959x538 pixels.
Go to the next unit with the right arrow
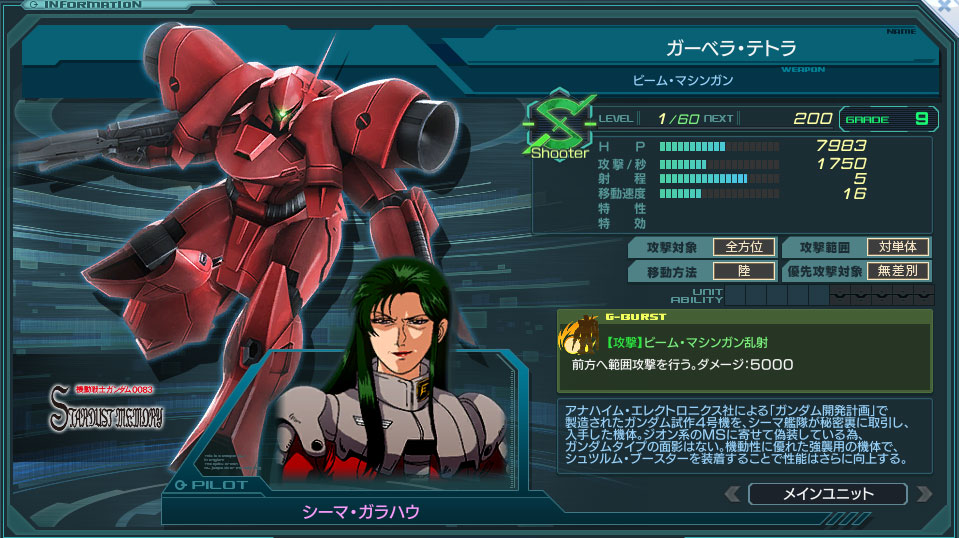click(923, 494)
